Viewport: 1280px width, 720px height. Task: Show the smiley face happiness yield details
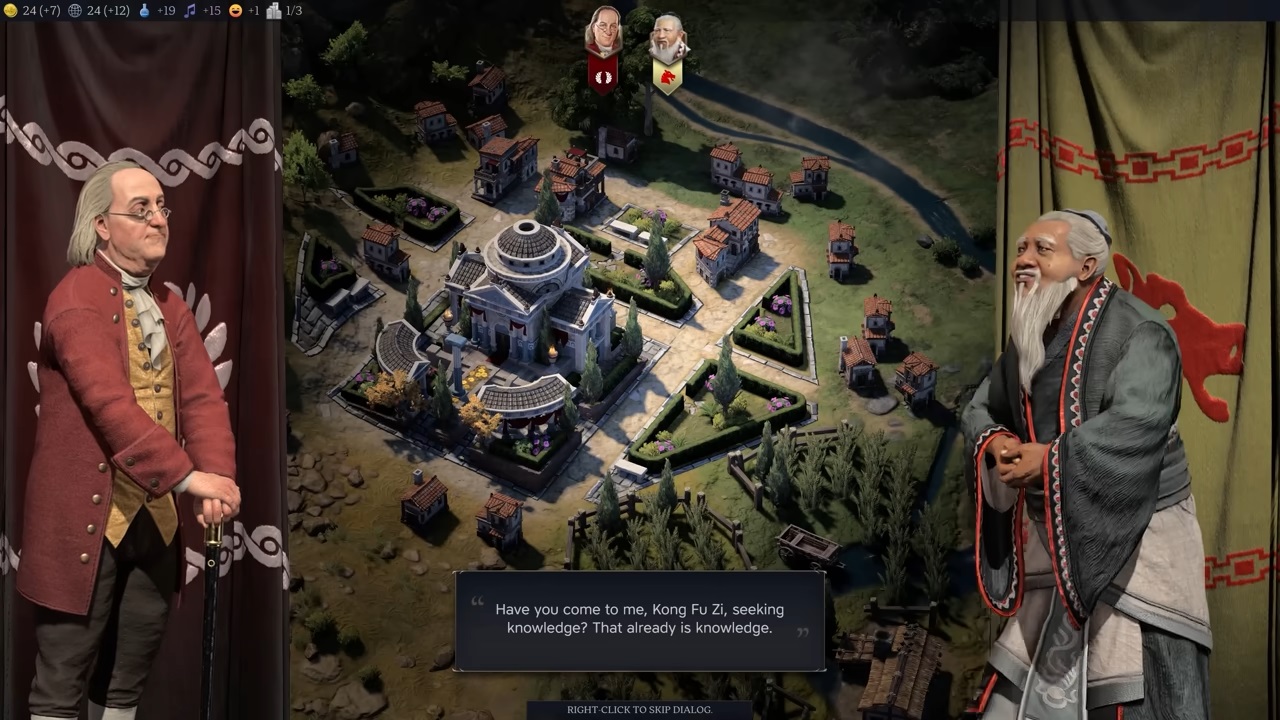pyautogui.click(x=245, y=11)
